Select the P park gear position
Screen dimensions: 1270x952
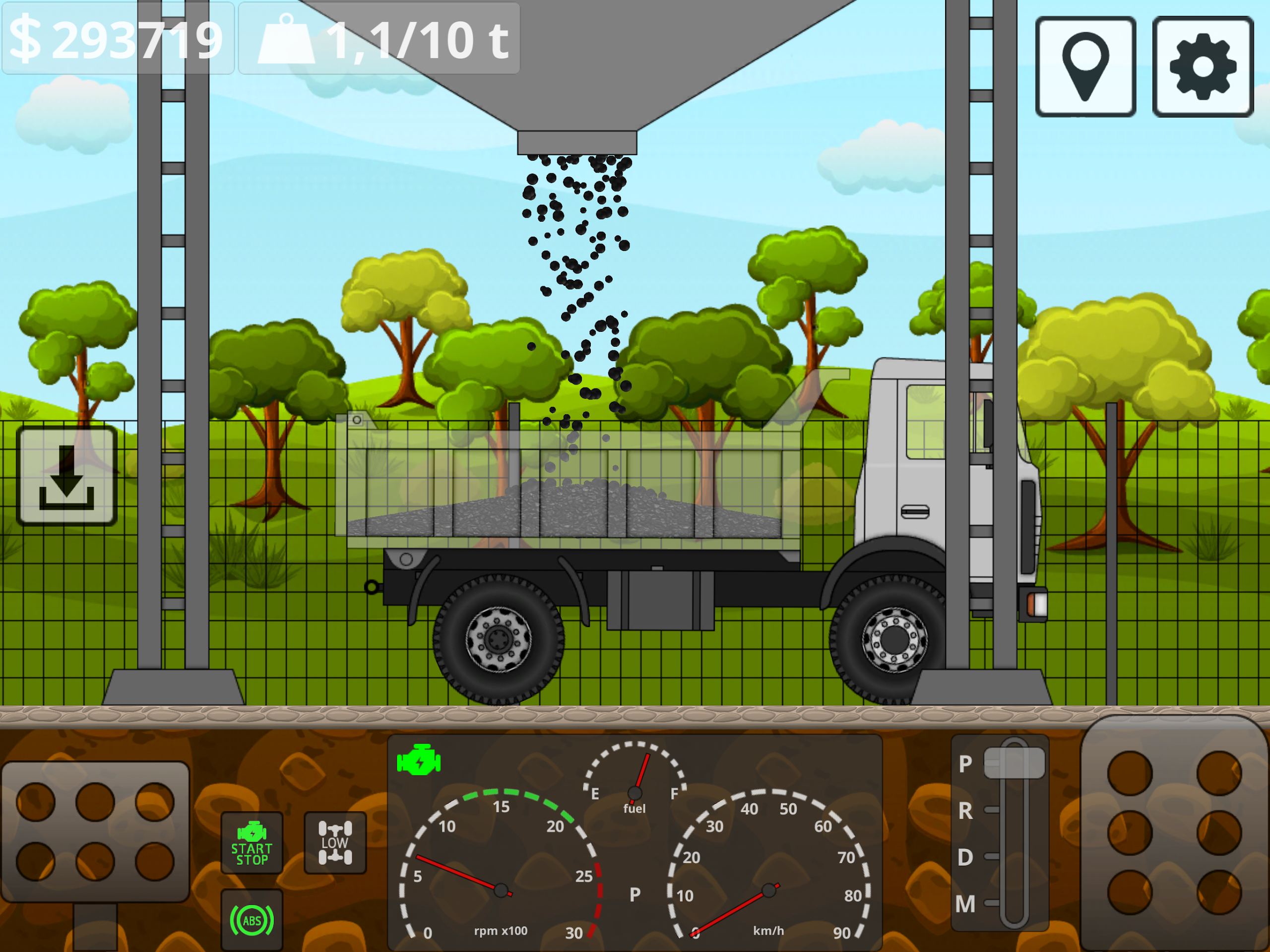pos(1013,763)
